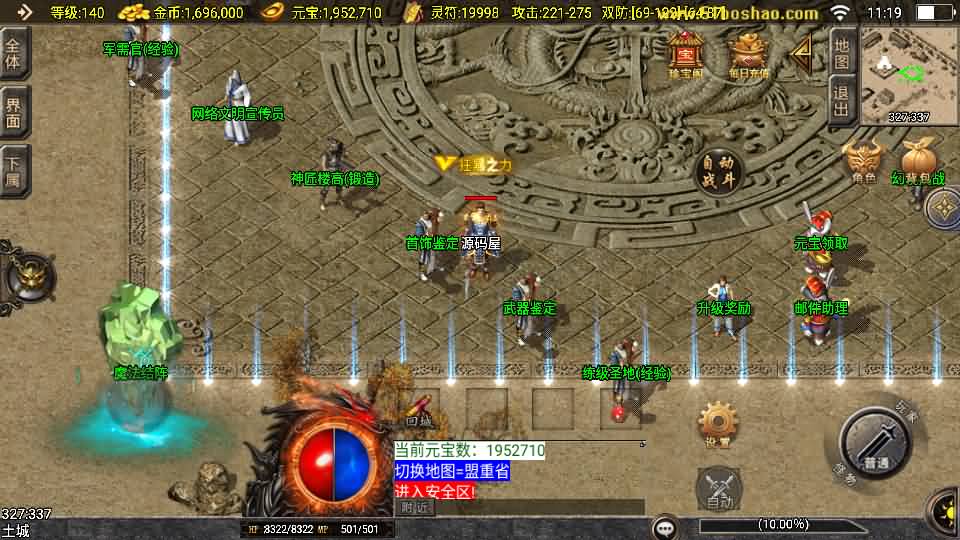The width and height of the screenshot is (960, 540).
Task: Open the 设置 gear settings
Action: coord(718,425)
